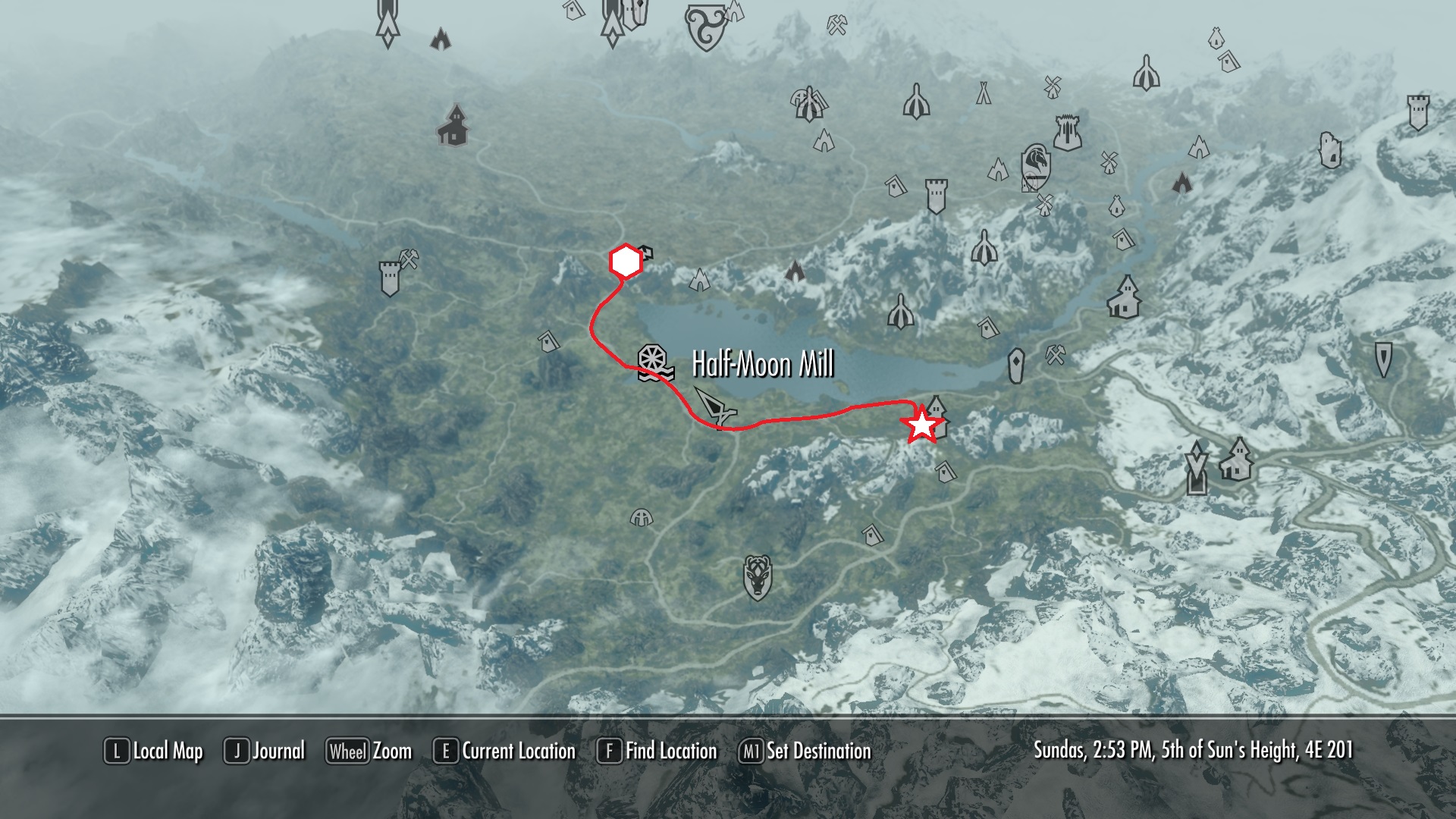This screenshot has width=1456, height=819.
Task: Choose the ruined broken tower marker
Action: (x=1329, y=150)
